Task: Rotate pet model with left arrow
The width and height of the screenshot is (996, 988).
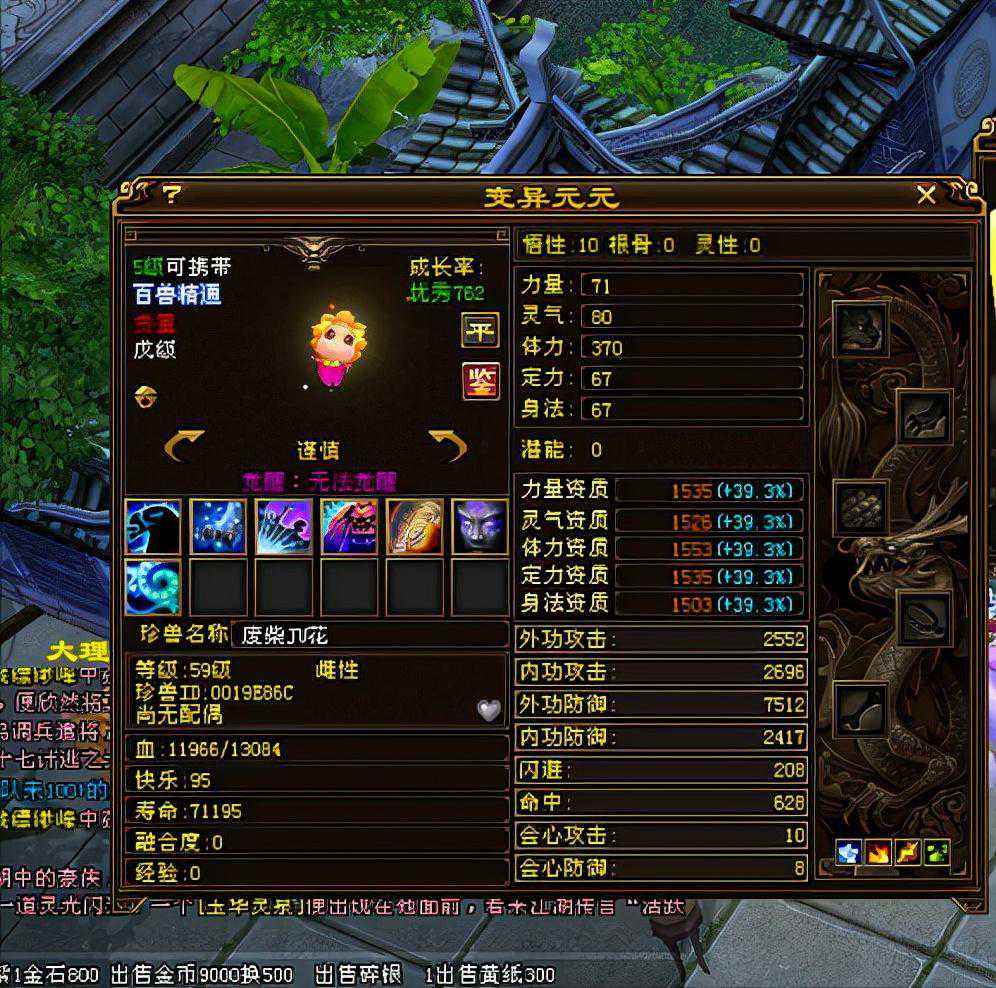Action: point(184,446)
